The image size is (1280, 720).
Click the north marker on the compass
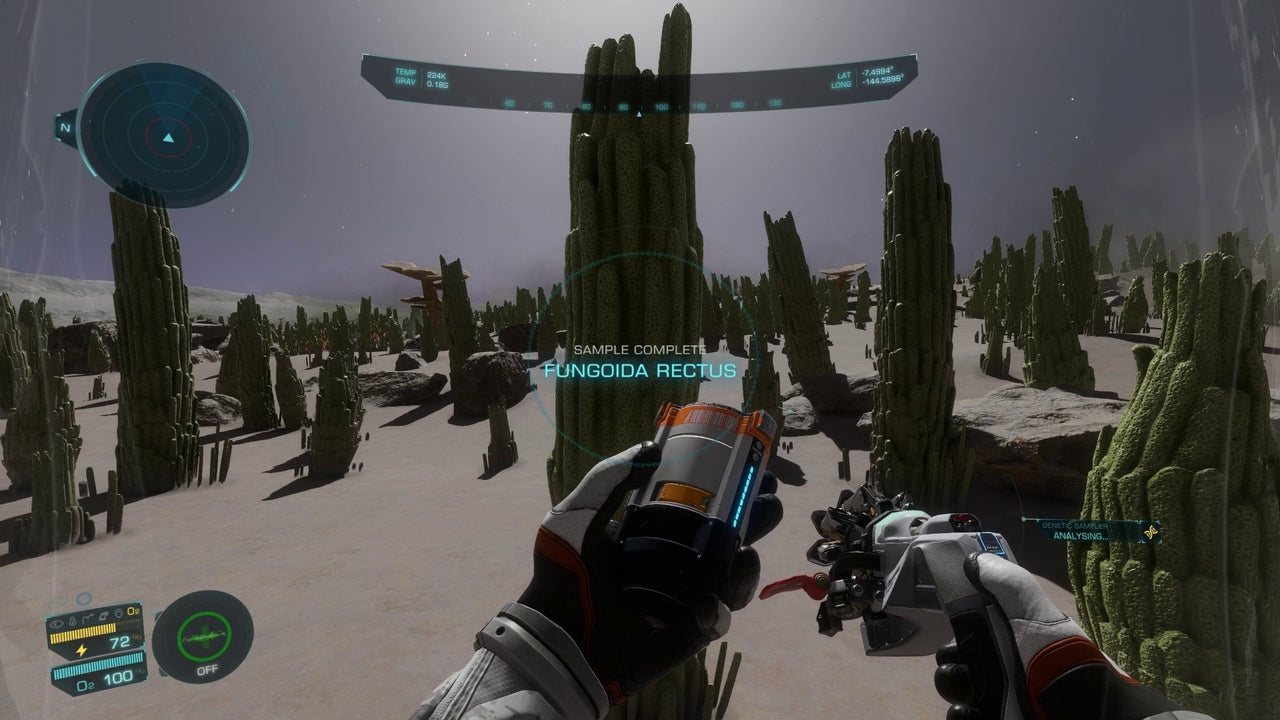[x=67, y=128]
